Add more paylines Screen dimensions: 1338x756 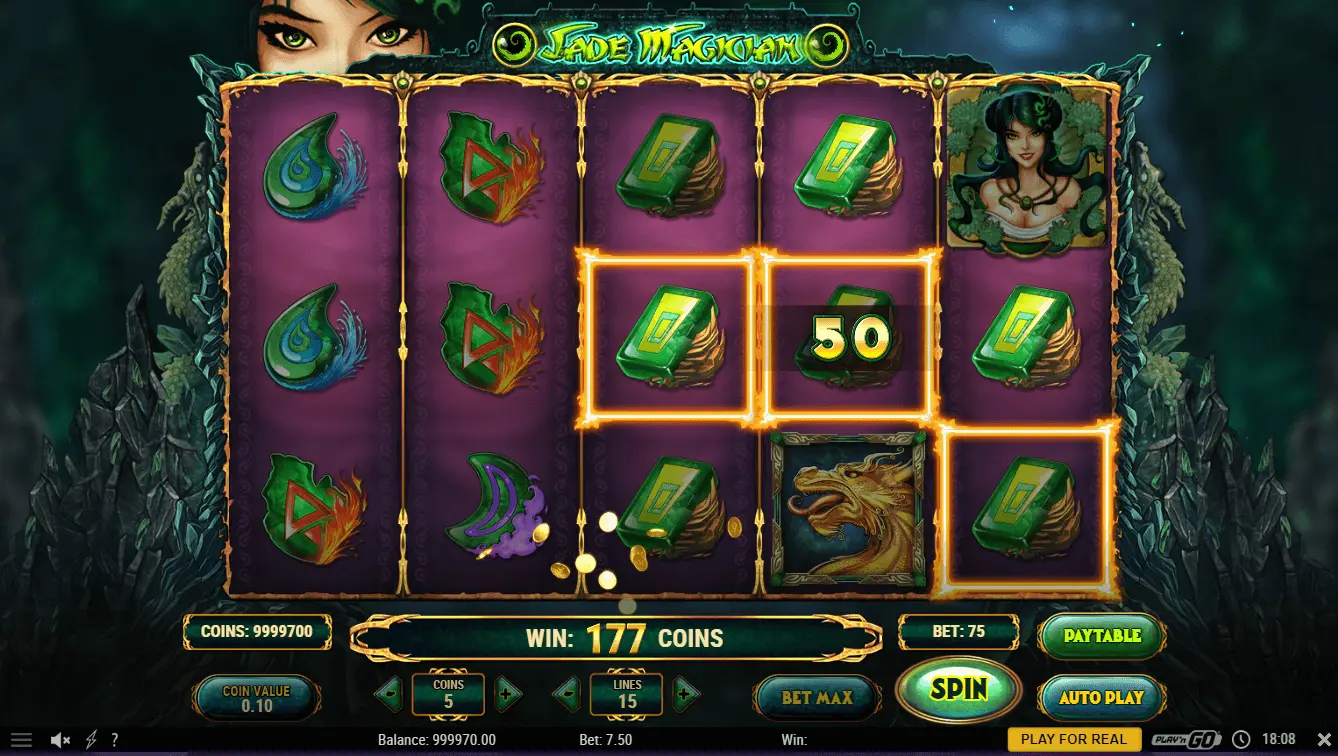coord(685,692)
